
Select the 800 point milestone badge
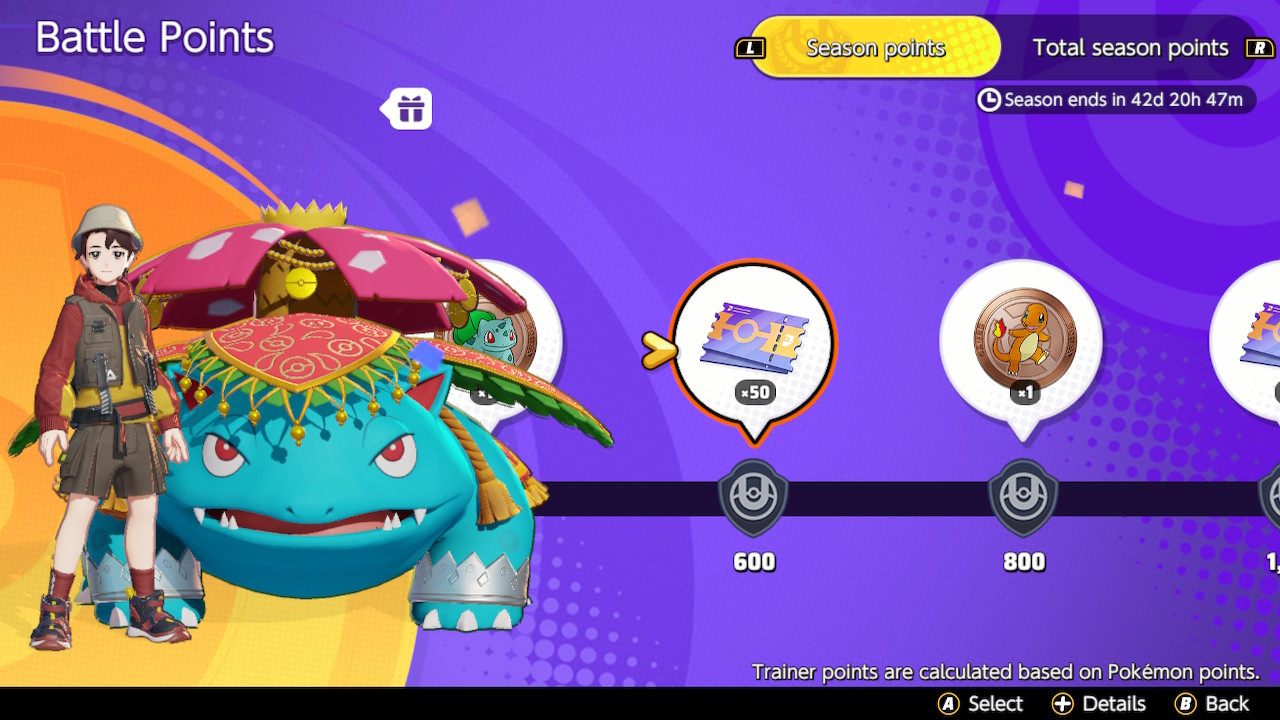[1022, 497]
